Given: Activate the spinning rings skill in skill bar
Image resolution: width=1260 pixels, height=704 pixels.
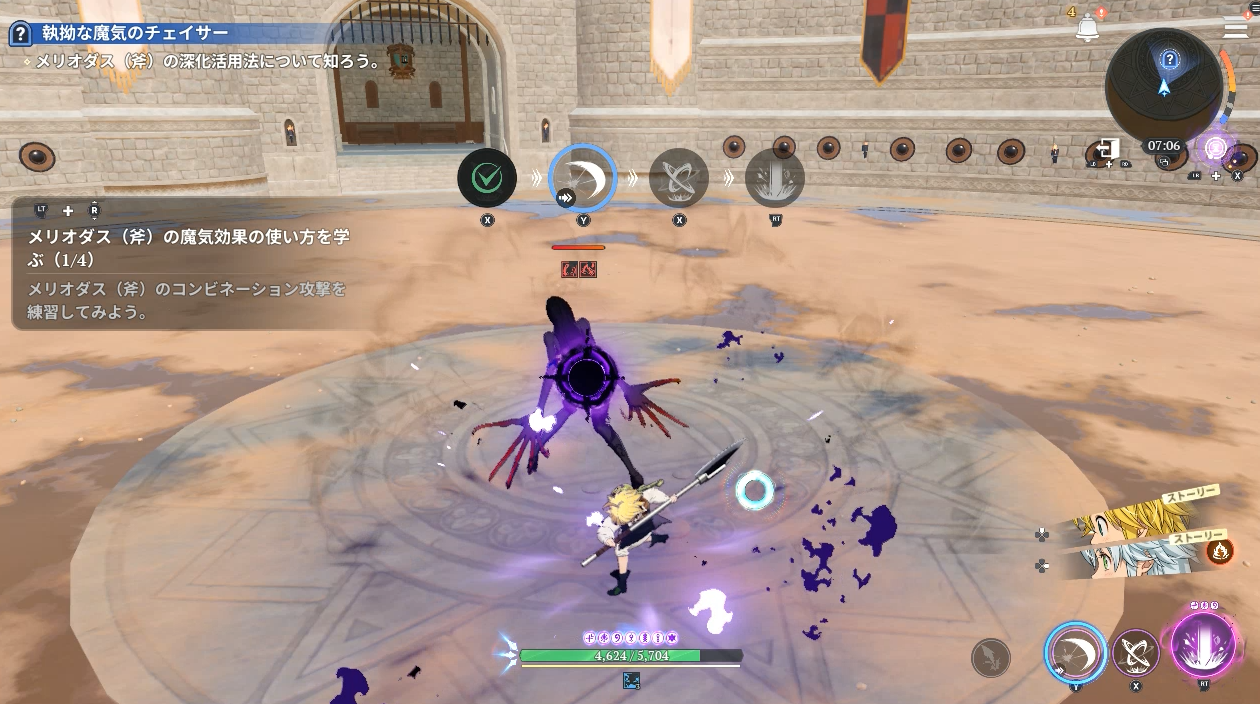Looking at the screenshot, I should coord(1136,652).
